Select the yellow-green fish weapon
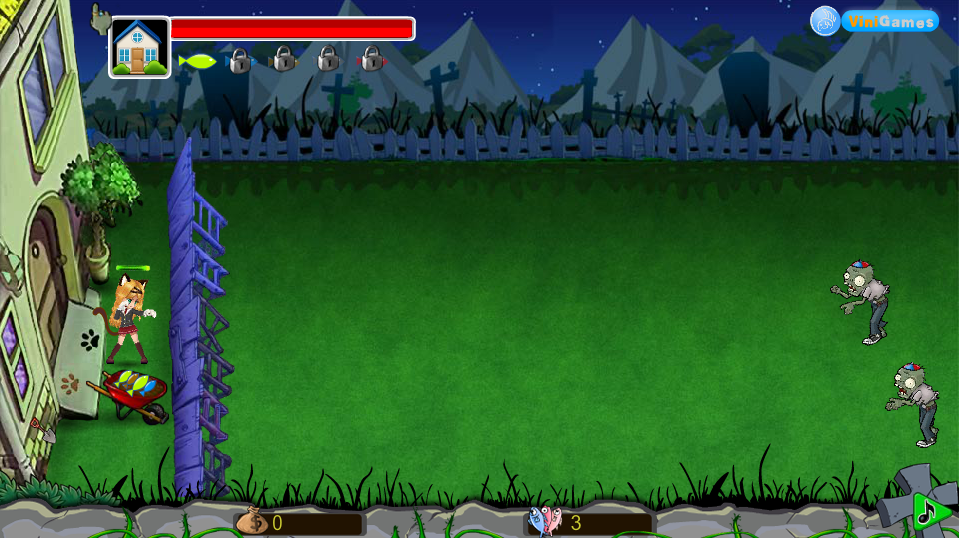 click(x=197, y=61)
